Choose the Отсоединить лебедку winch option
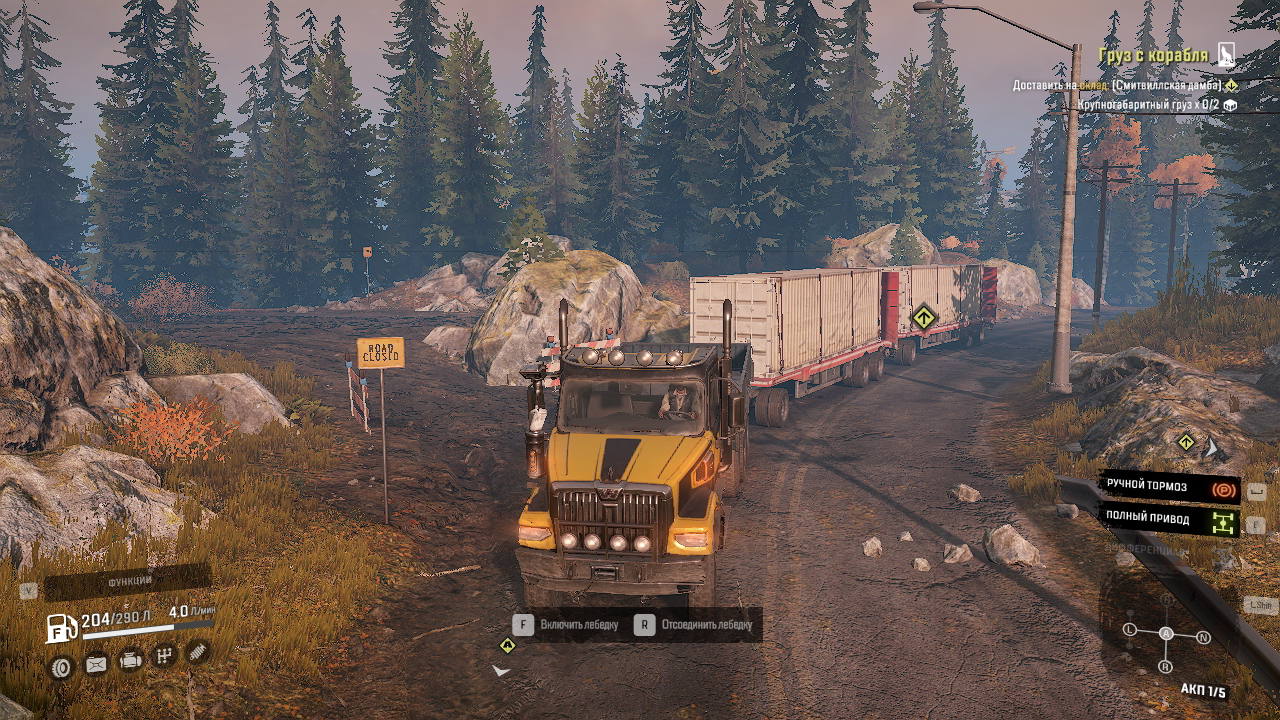This screenshot has height=720, width=1280. click(x=695, y=625)
